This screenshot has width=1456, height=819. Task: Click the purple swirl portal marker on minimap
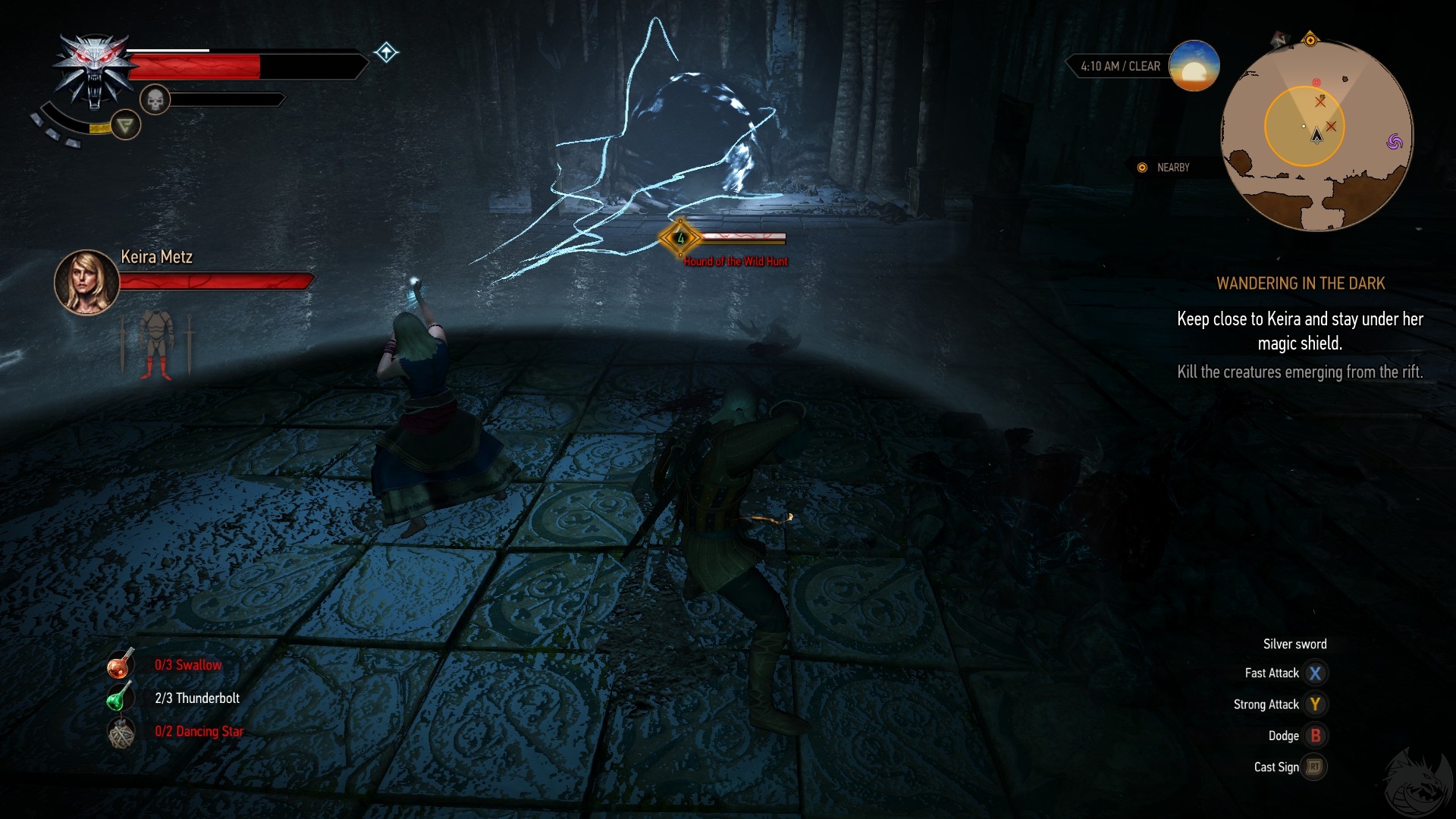(x=1394, y=142)
